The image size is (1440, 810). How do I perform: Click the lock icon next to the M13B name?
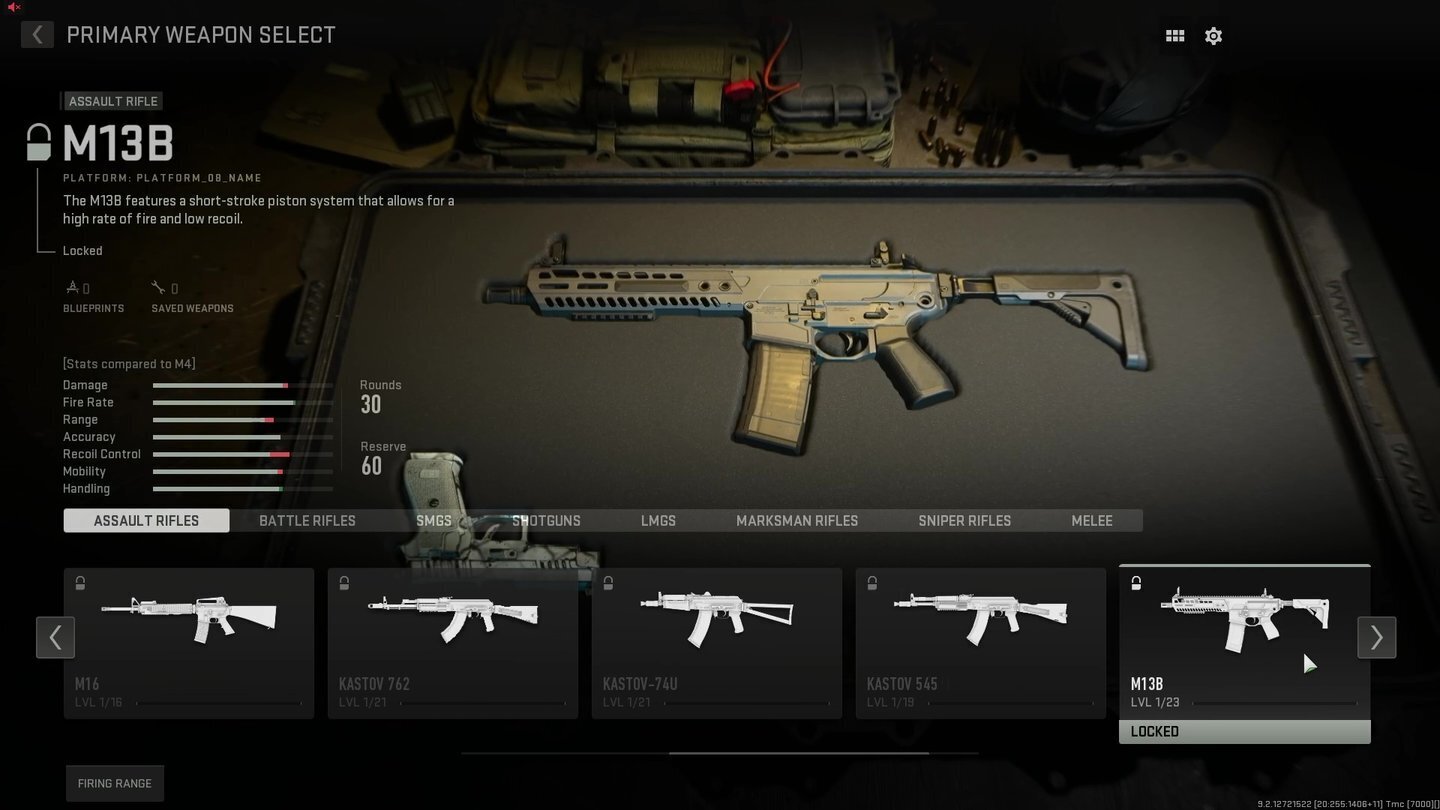click(x=37, y=141)
